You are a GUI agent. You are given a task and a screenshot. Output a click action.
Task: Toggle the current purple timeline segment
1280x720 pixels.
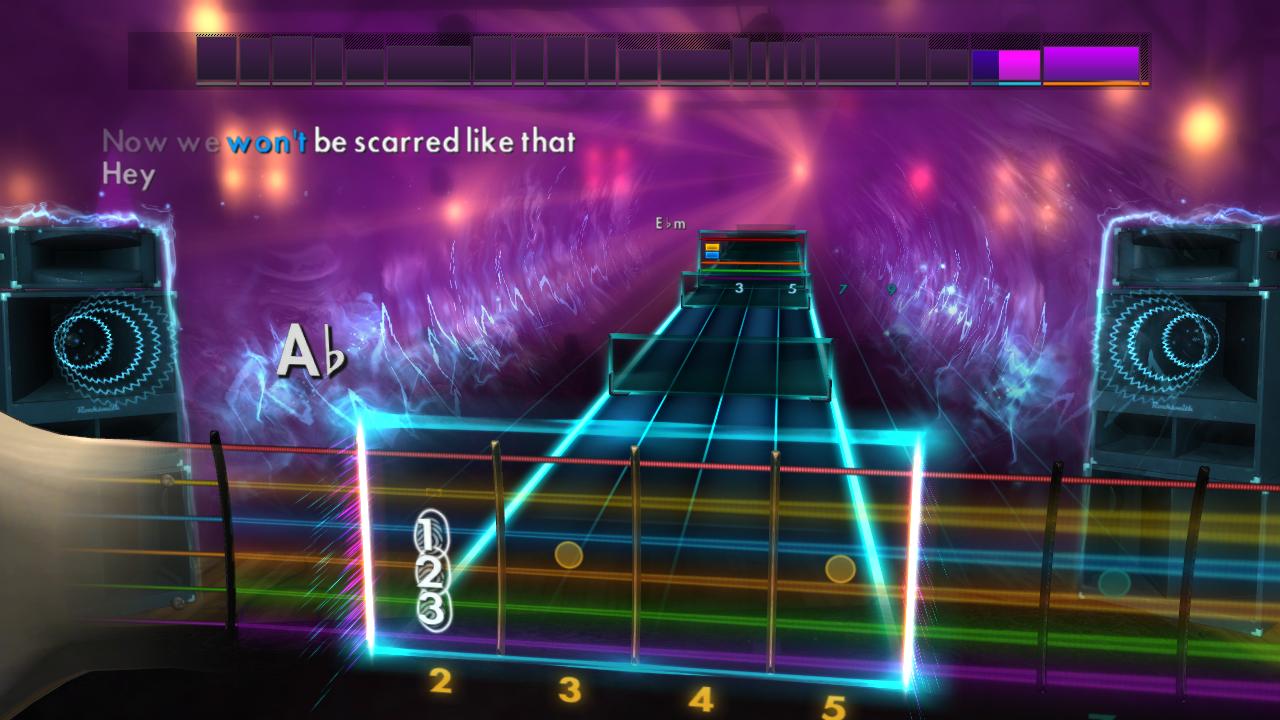point(987,62)
